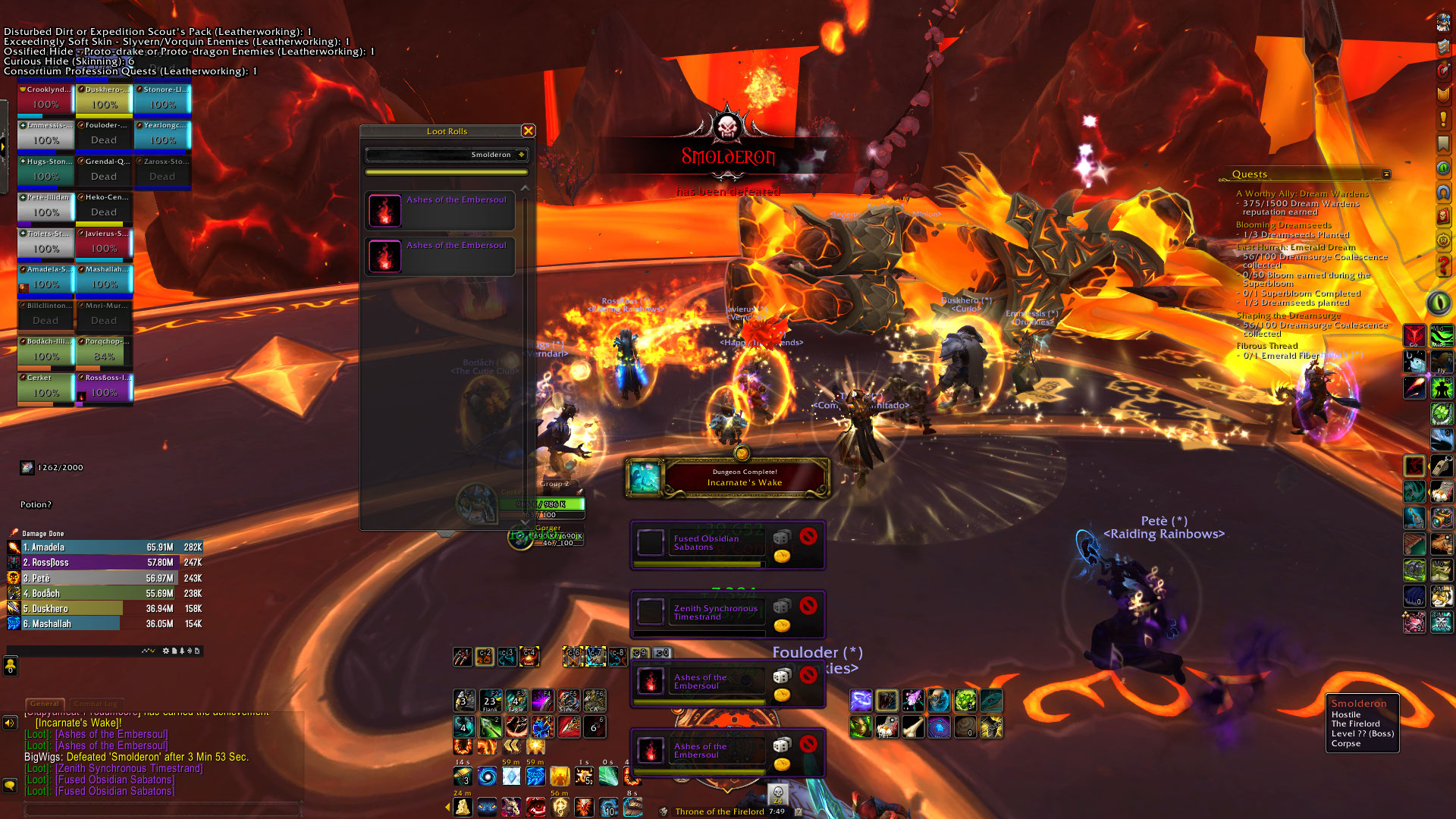Select the Fibrous Thread quest entry
The height and width of the screenshot is (819, 1456).
pyautogui.click(x=1267, y=346)
